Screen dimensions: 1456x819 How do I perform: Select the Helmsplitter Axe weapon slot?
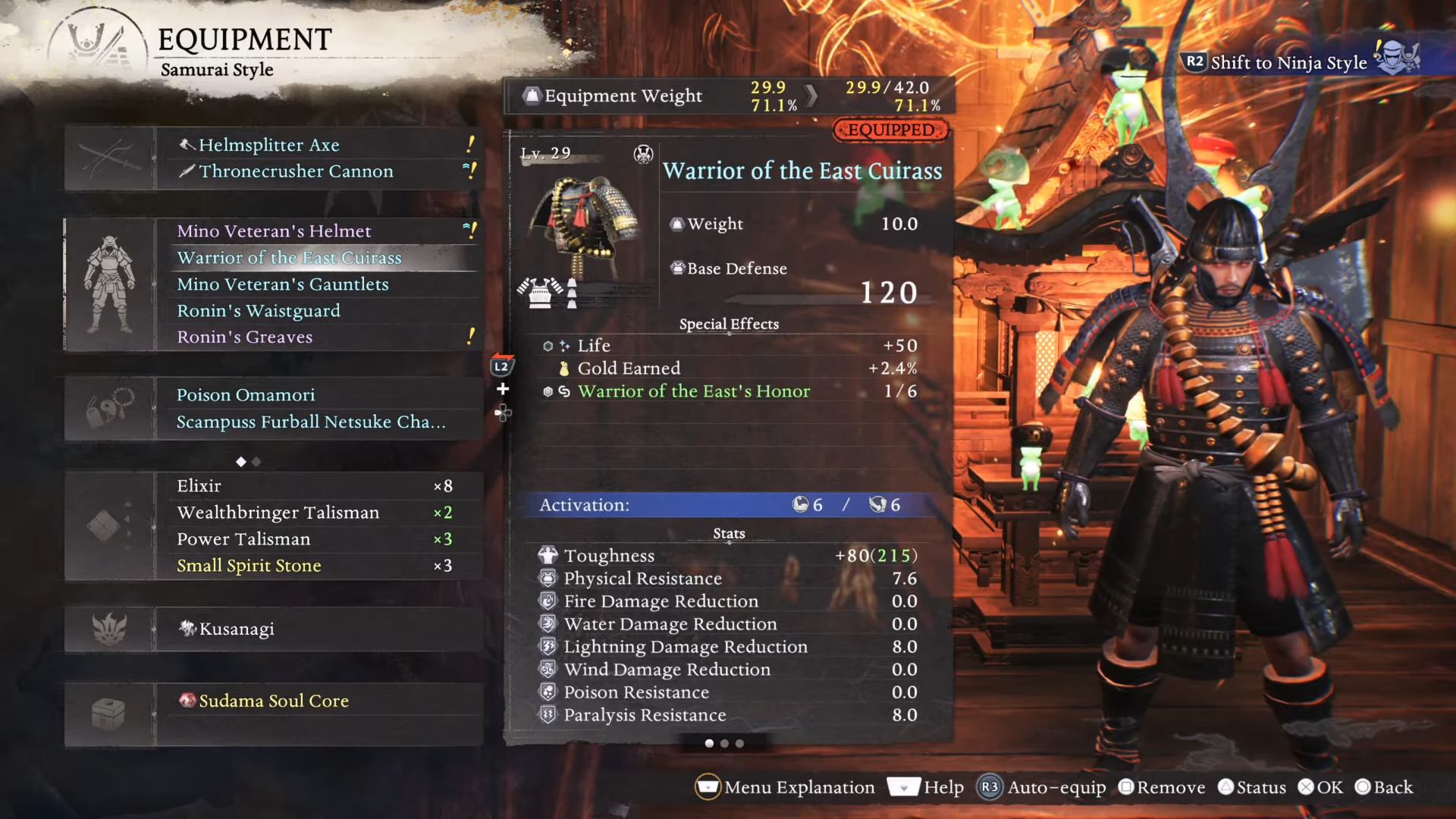click(268, 145)
